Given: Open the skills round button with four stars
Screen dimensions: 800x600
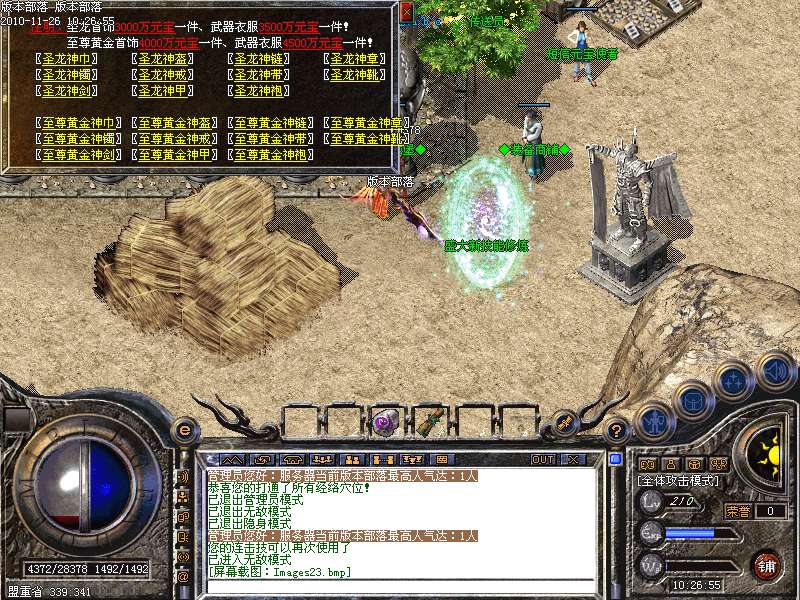Looking at the screenshot, I should [733, 381].
